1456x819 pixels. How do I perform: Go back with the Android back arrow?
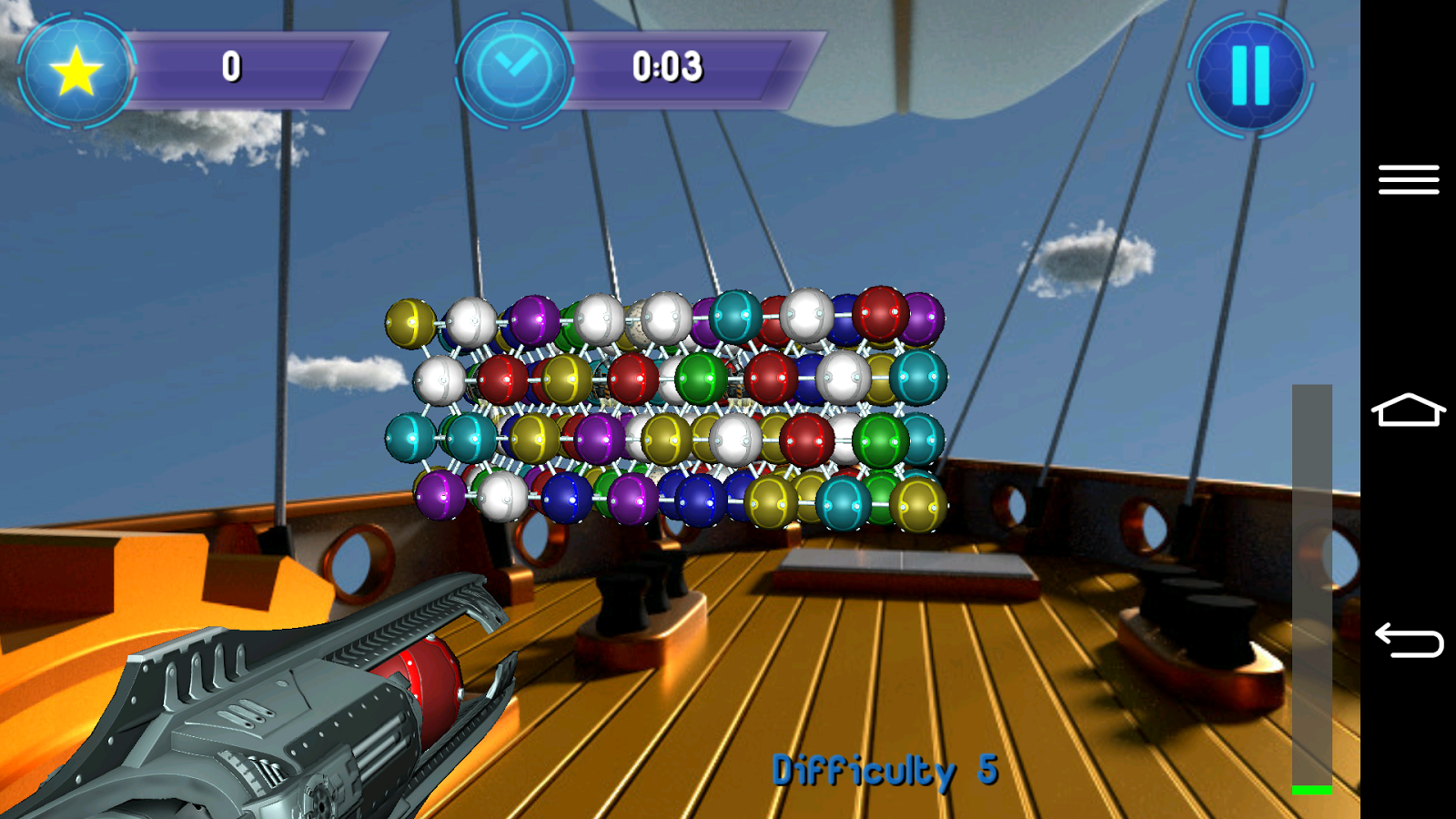[1408, 640]
